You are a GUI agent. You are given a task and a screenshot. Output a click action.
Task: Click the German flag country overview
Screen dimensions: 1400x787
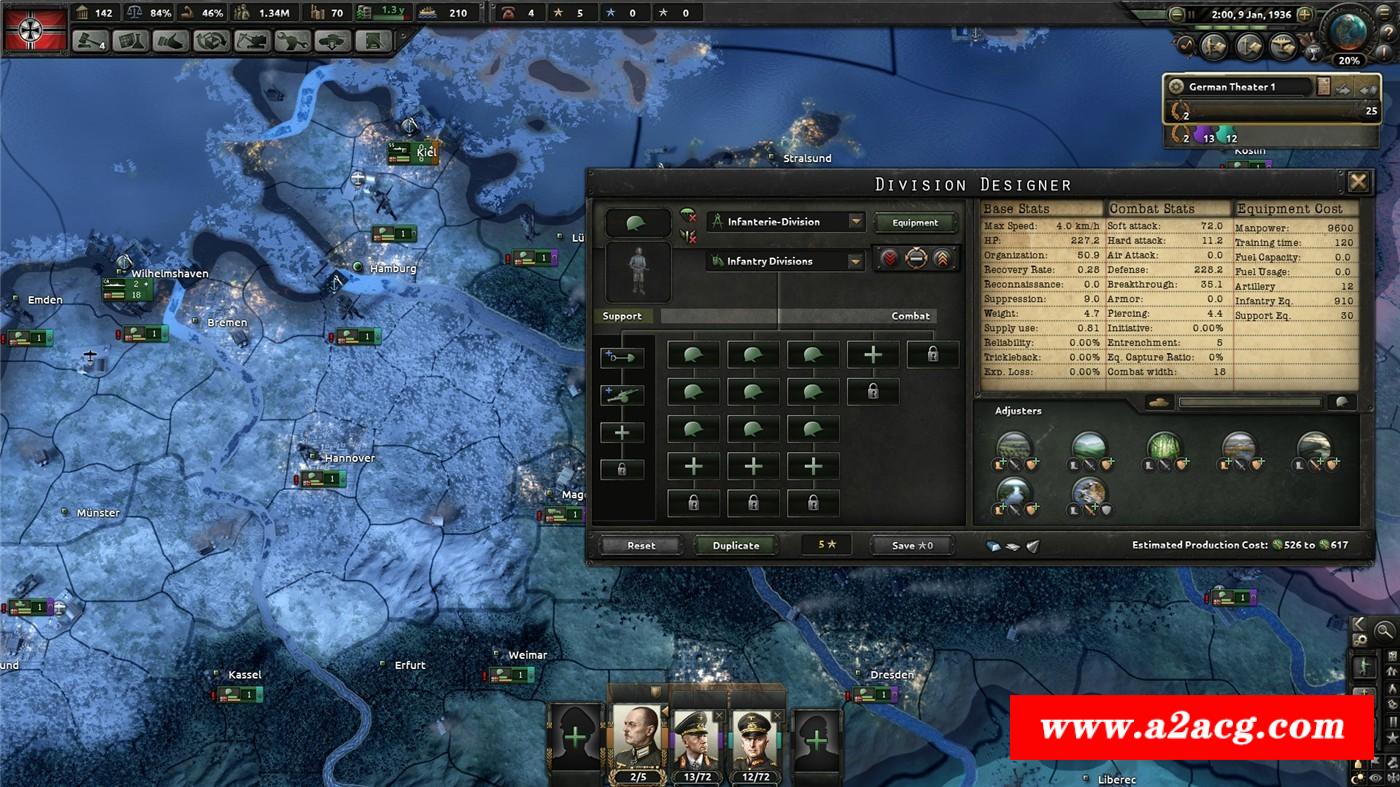[36, 28]
